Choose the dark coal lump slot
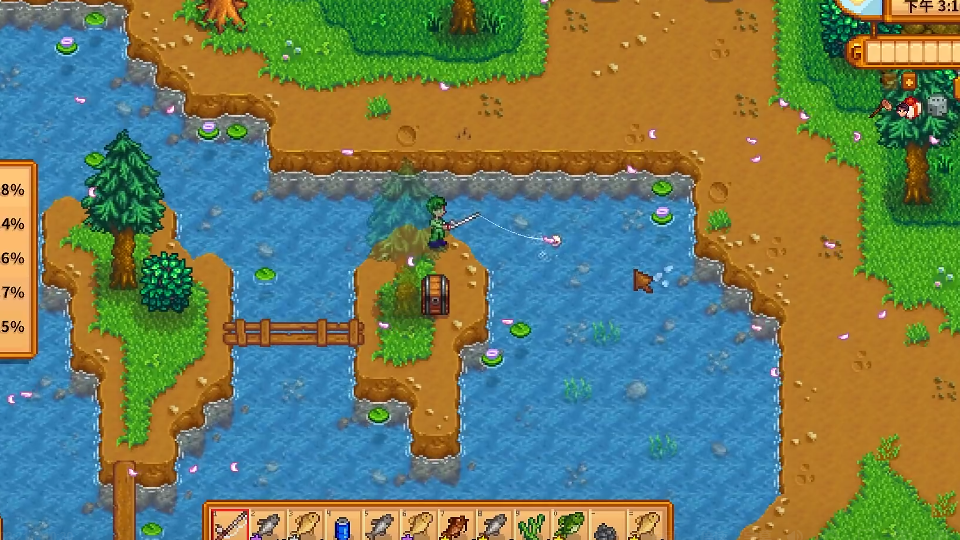Viewport: 960px width, 540px height. 609,528
